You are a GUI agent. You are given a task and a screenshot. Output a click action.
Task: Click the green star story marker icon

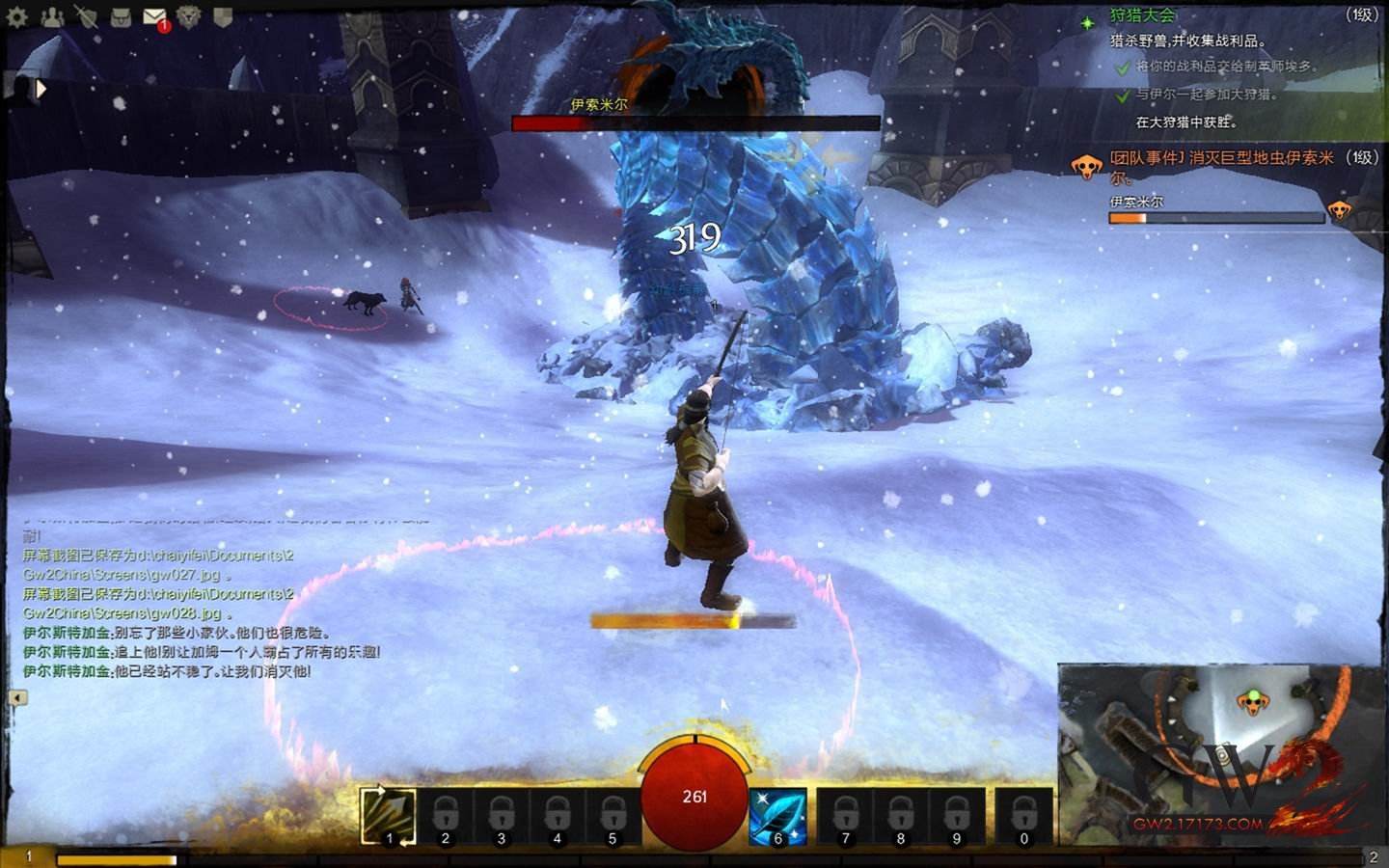tap(1088, 22)
